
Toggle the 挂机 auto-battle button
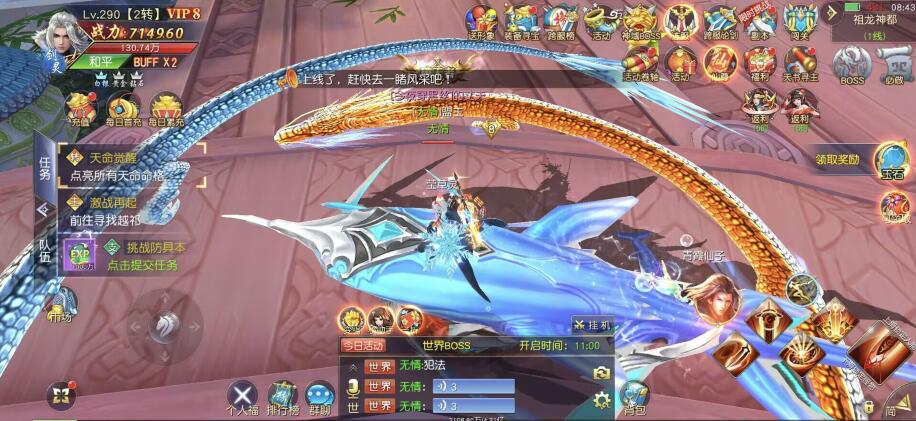click(592, 326)
